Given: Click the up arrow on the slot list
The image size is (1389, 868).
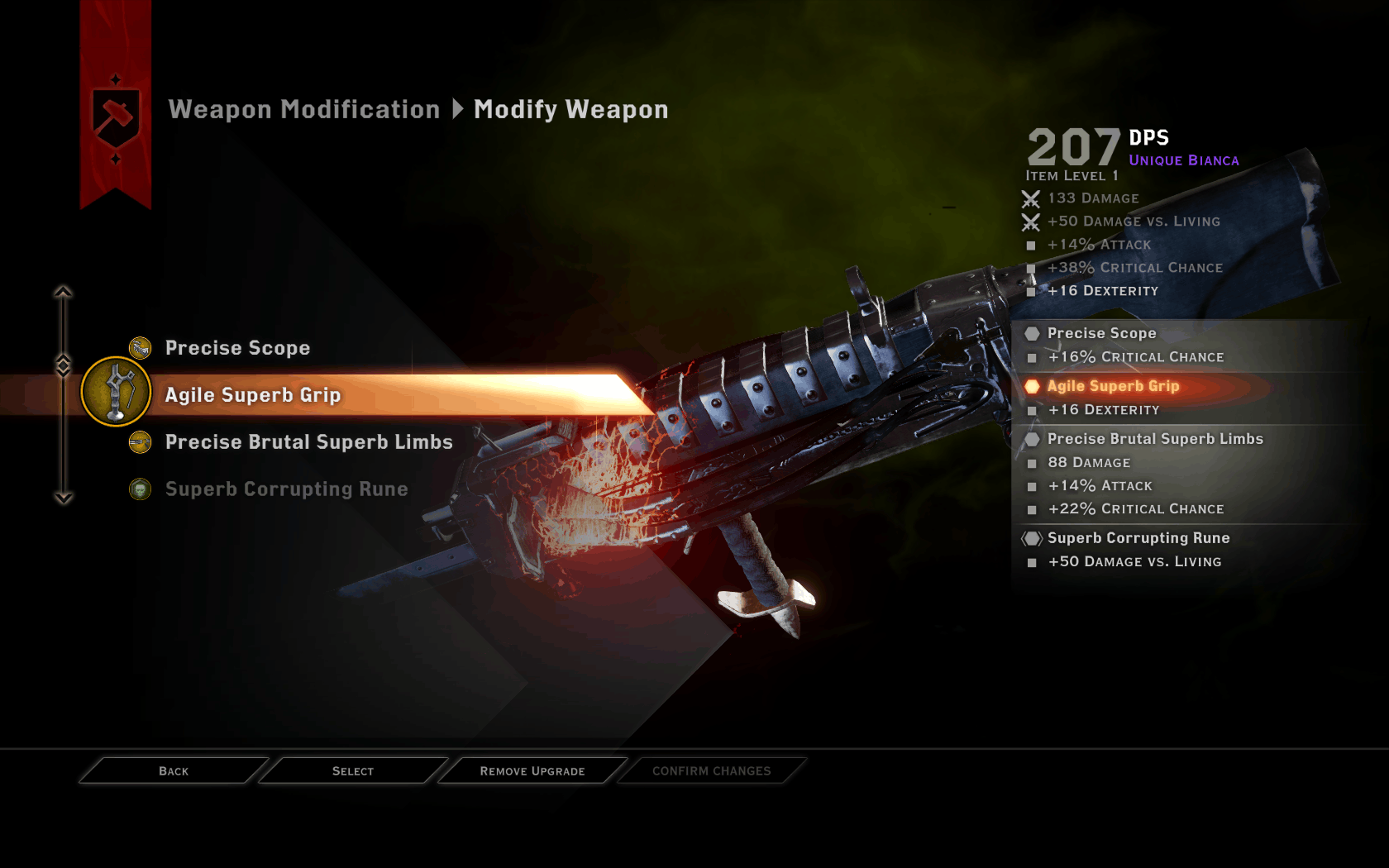Looking at the screenshot, I should click(64, 290).
